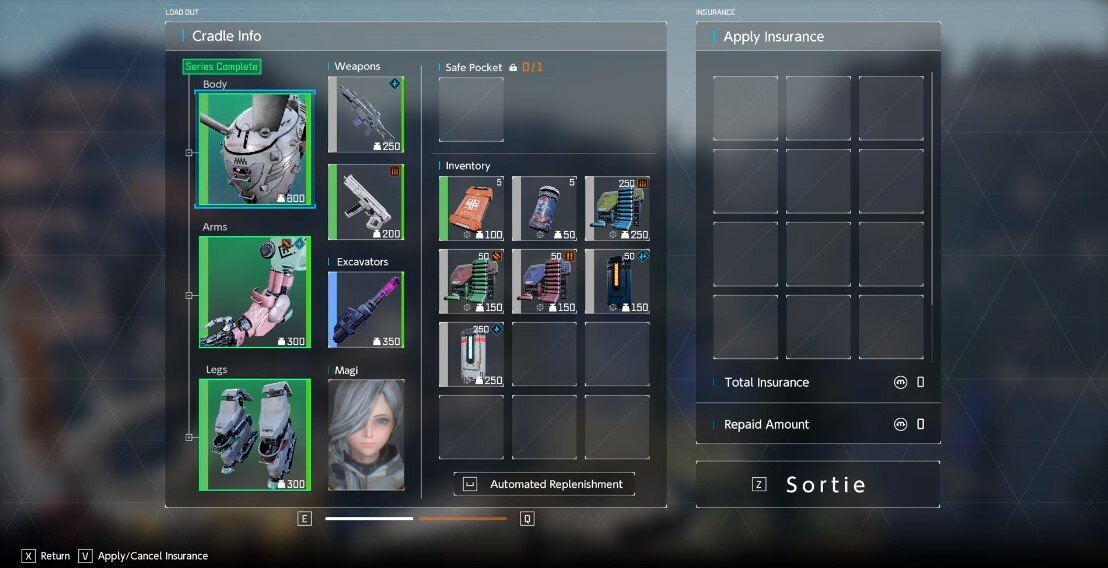
Task: Select the orange repair kit inventory item
Action: pyautogui.click(x=471, y=209)
